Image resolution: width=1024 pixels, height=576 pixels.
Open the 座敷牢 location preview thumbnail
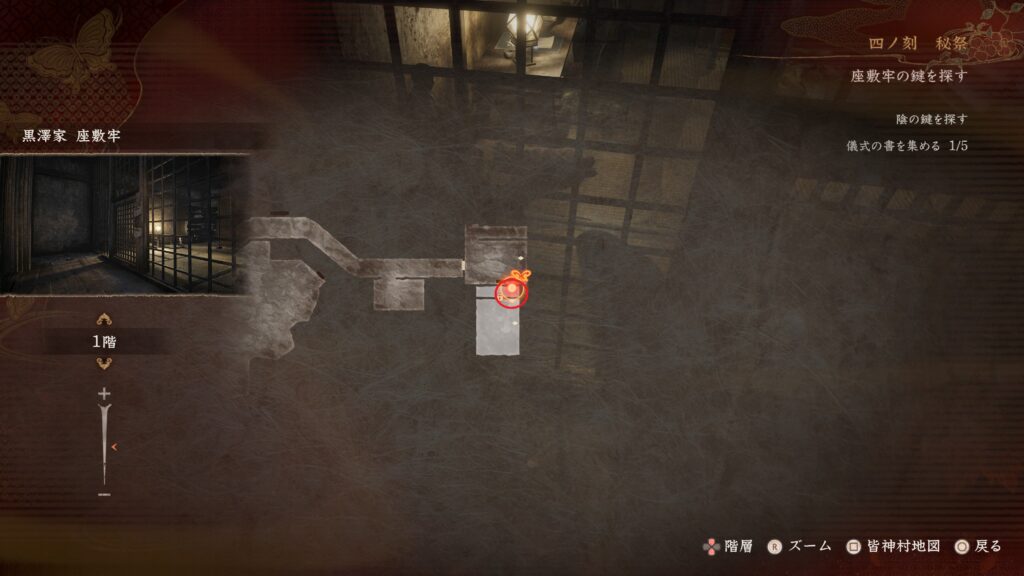(124, 224)
